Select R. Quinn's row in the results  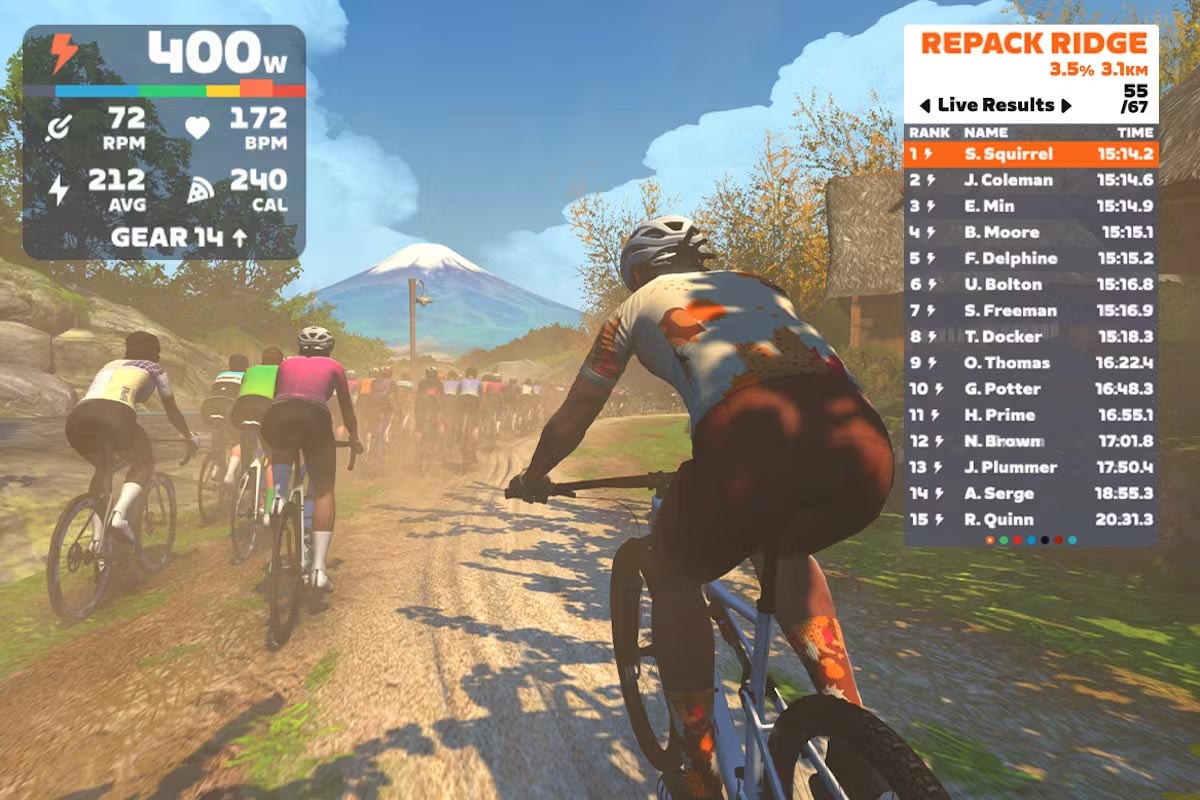click(1030, 519)
